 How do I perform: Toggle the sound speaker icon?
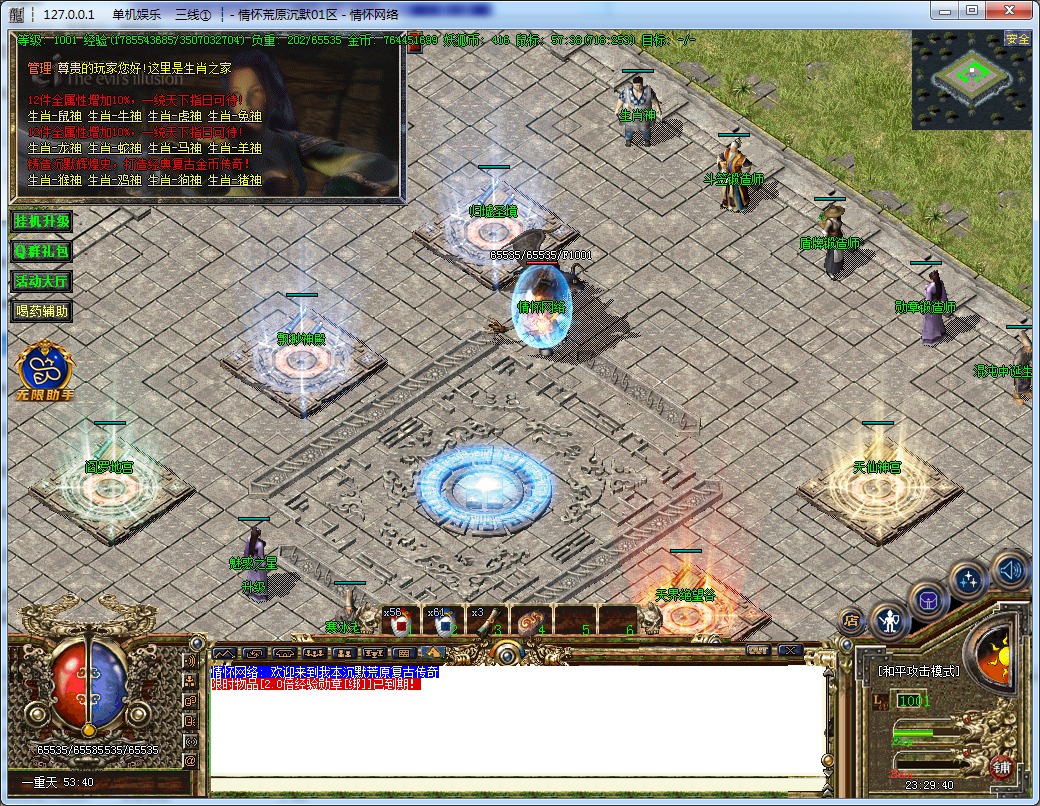point(1010,570)
